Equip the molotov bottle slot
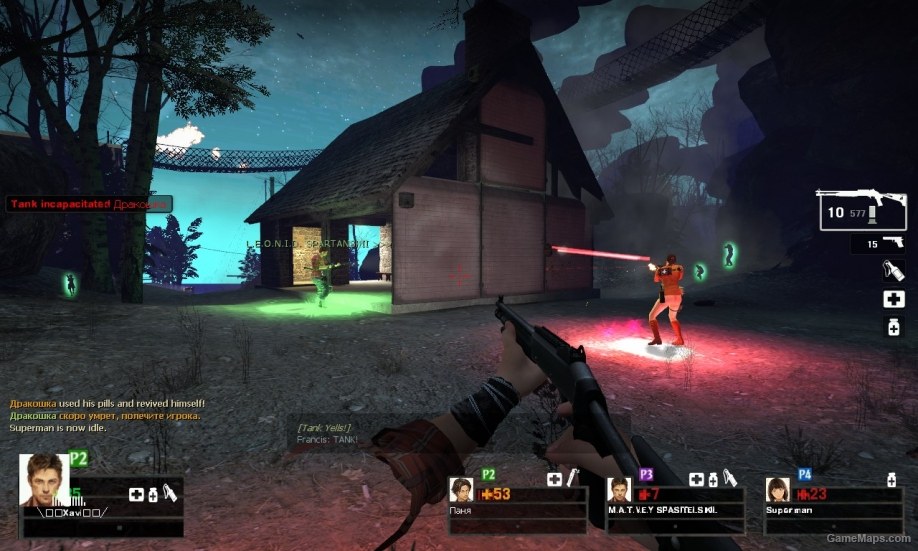 click(x=893, y=269)
